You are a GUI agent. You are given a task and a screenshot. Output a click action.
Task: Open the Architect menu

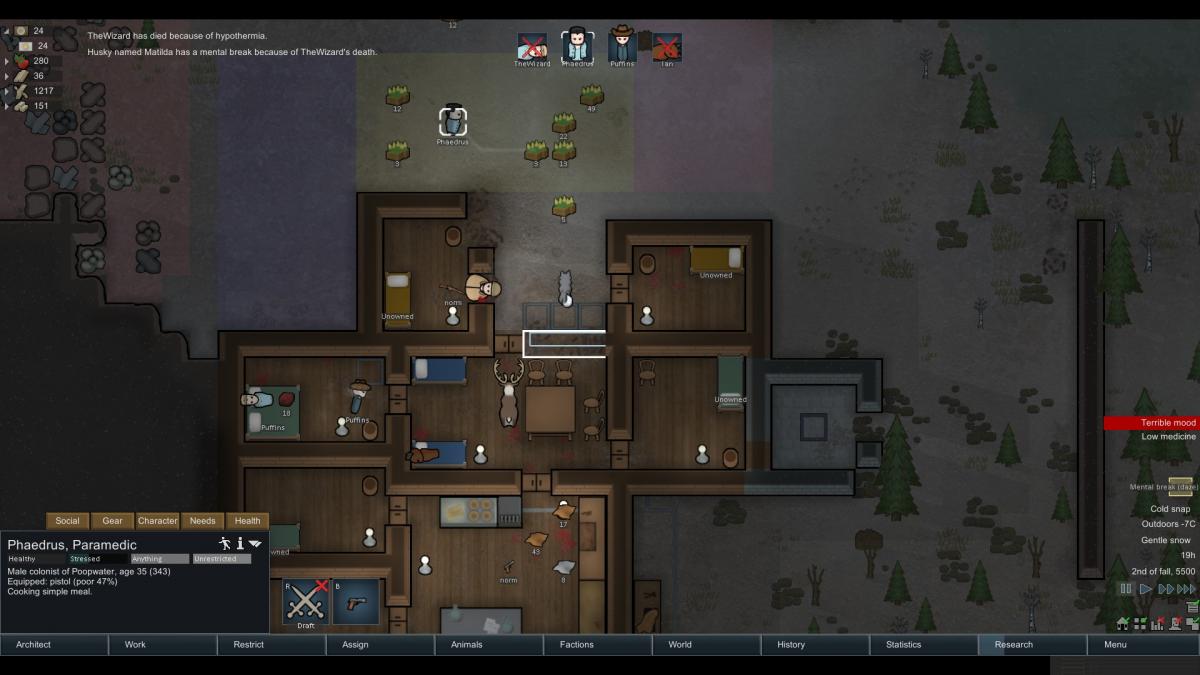(54, 645)
